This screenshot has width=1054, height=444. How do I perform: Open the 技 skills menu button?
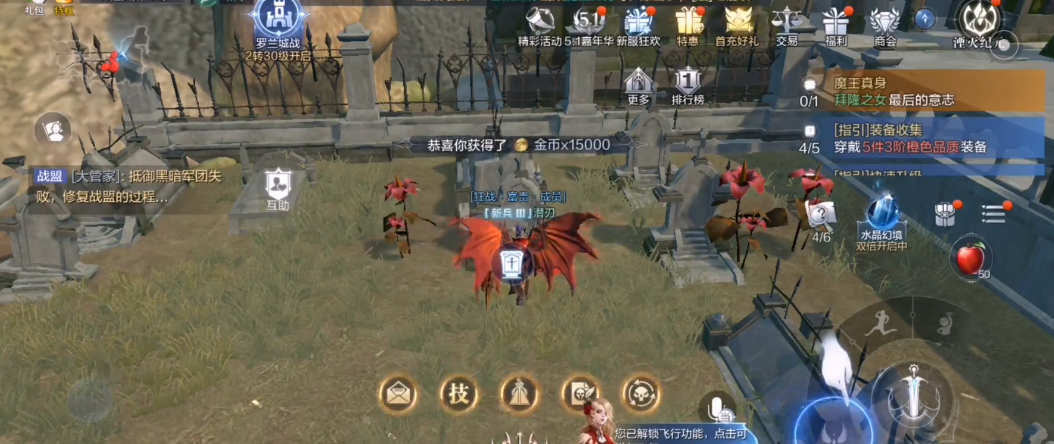tap(458, 393)
